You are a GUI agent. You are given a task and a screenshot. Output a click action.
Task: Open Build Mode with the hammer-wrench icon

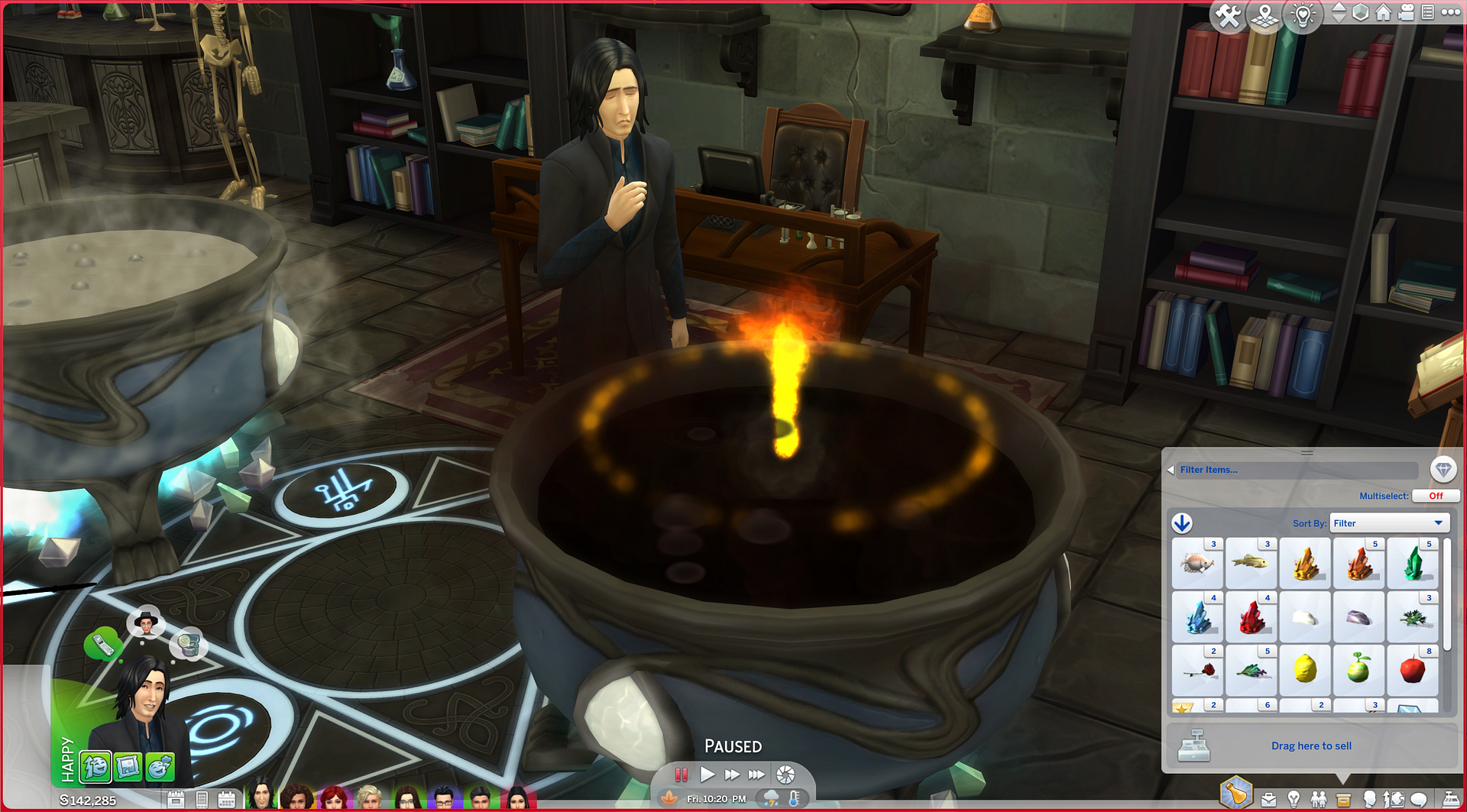point(1228,15)
